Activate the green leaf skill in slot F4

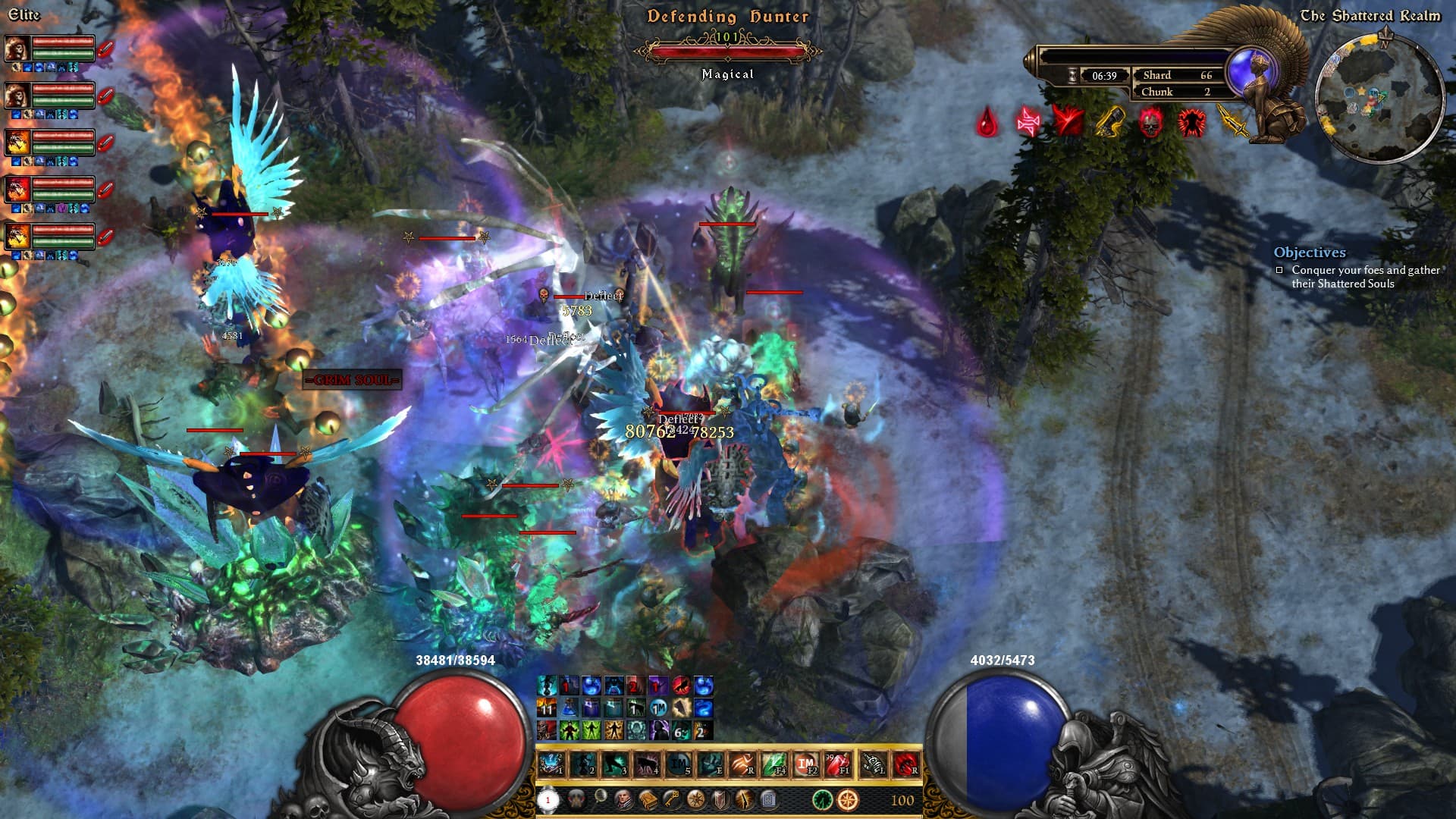[x=775, y=764]
